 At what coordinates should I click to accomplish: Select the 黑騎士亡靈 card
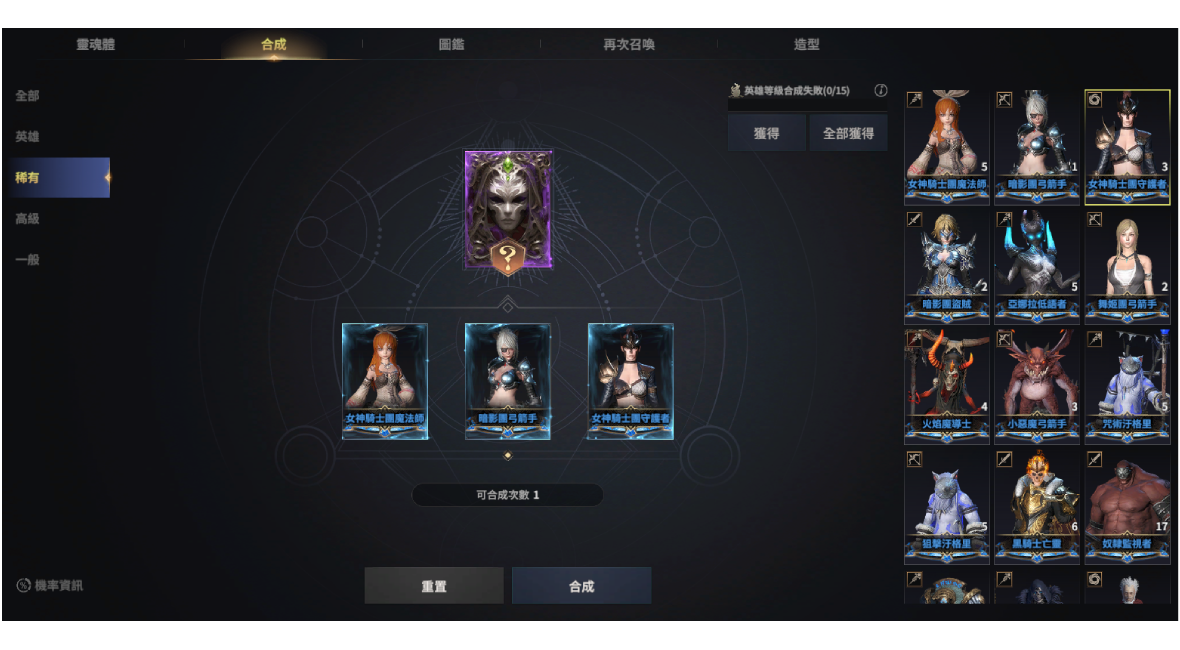pyautogui.click(x=1037, y=506)
